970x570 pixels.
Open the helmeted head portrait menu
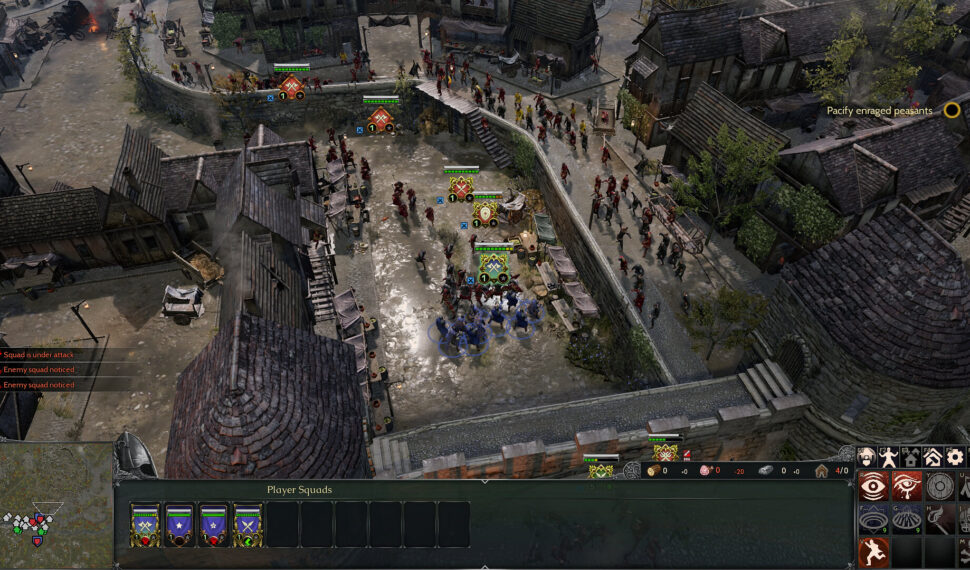click(867, 457)
